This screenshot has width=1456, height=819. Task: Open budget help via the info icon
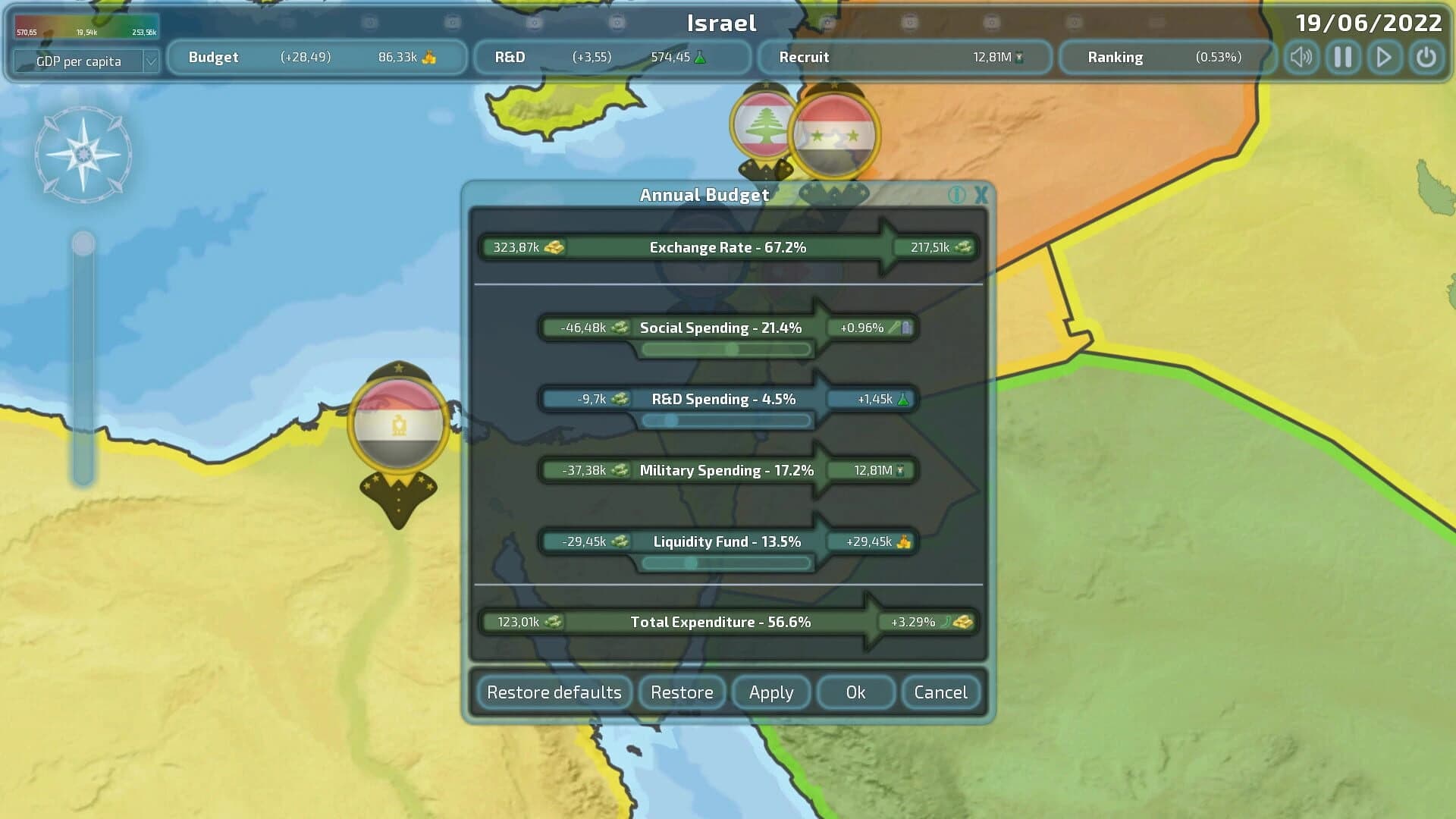957,195
